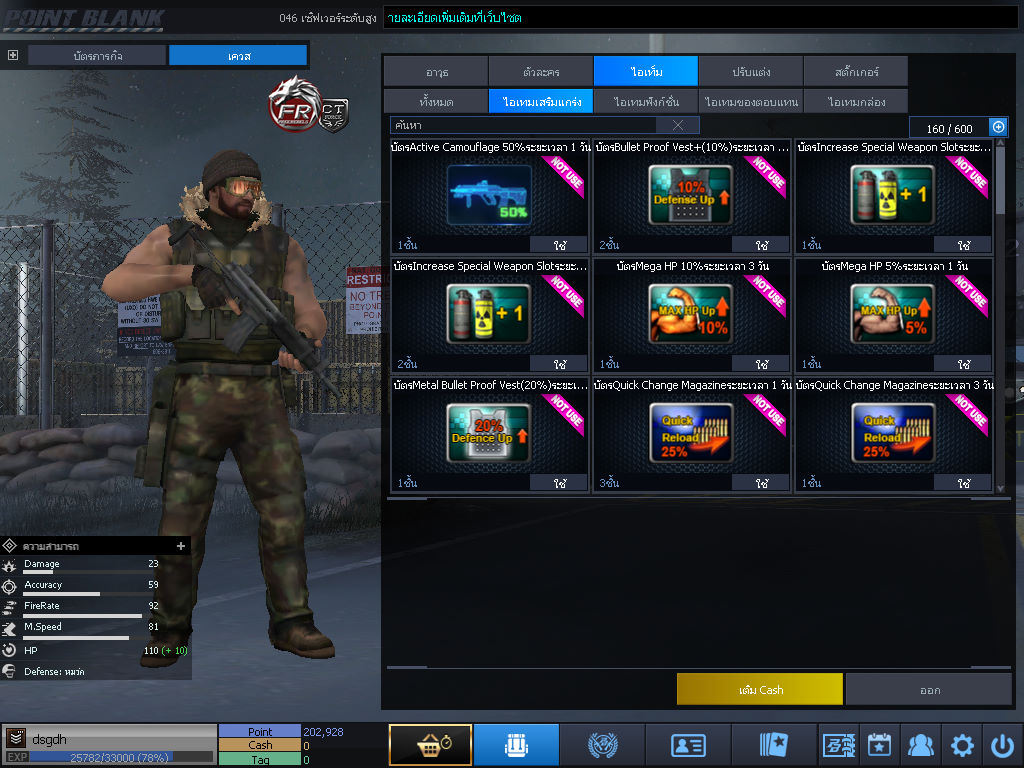
Task: Select the Active Camouflage 50% card
Action: (x=490, y=194)
